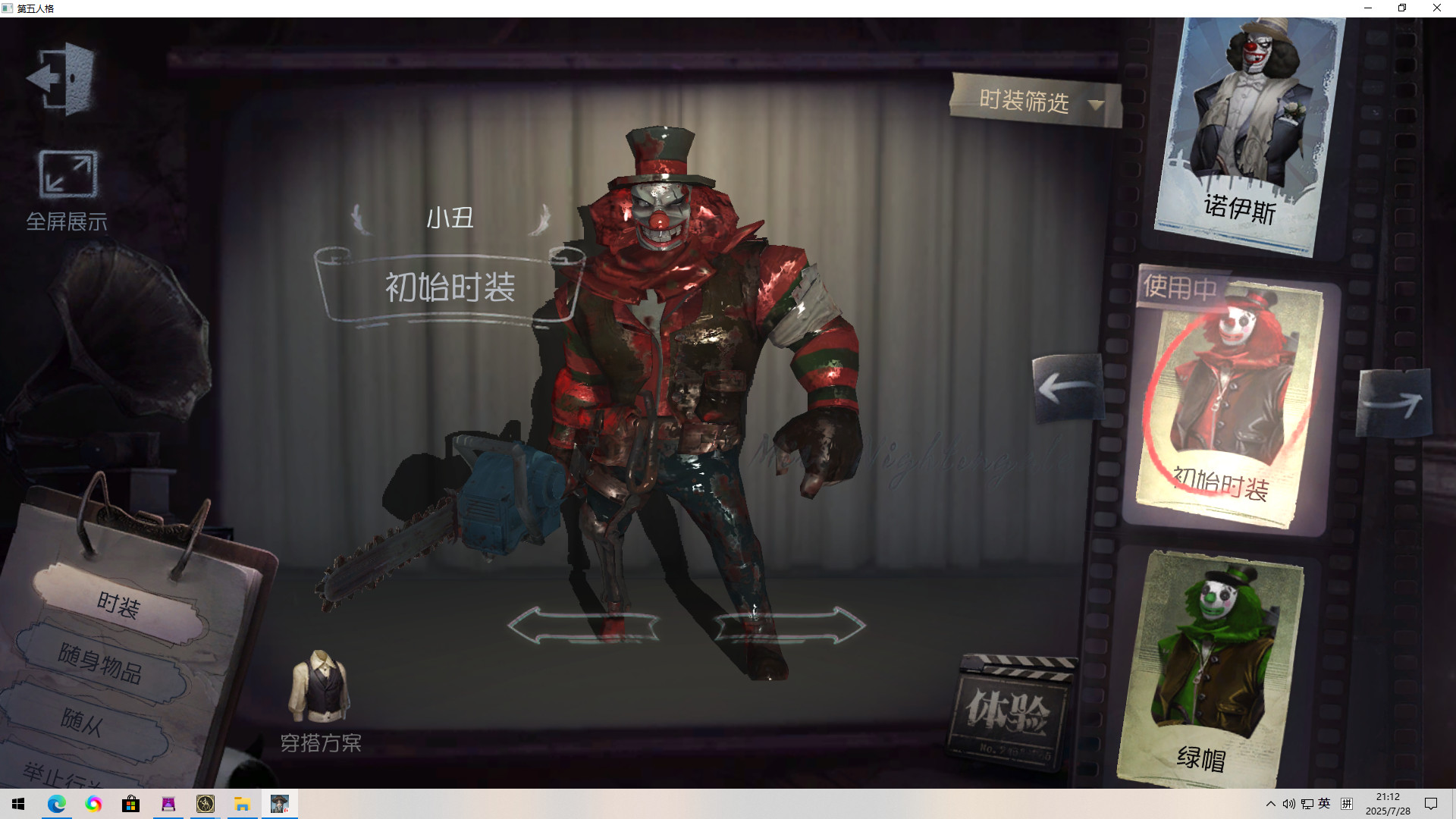Open File Explorer from the taskbar
The width and height of the screenshot is (1456, 819).
pos(242,803)
